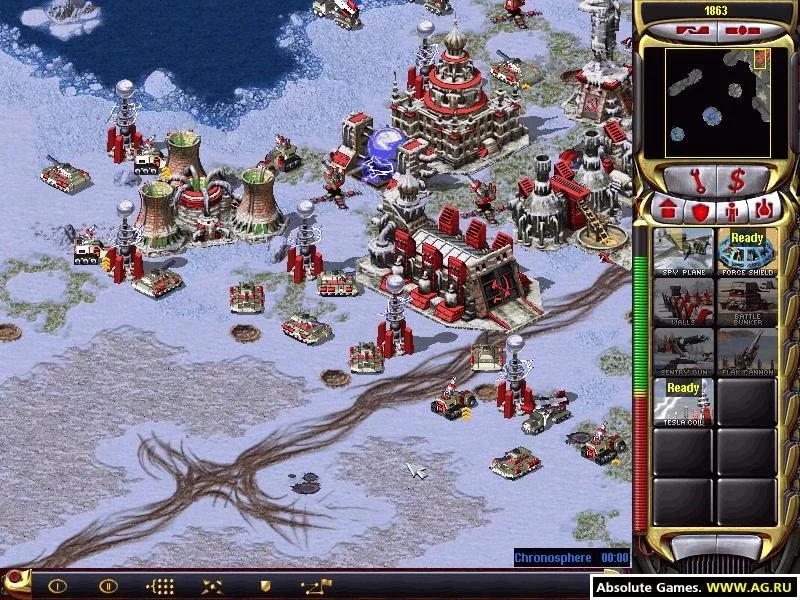Select the Sentry Gun cameo
The height and width of the screenshot is (600, 800).
coord(684,352)
